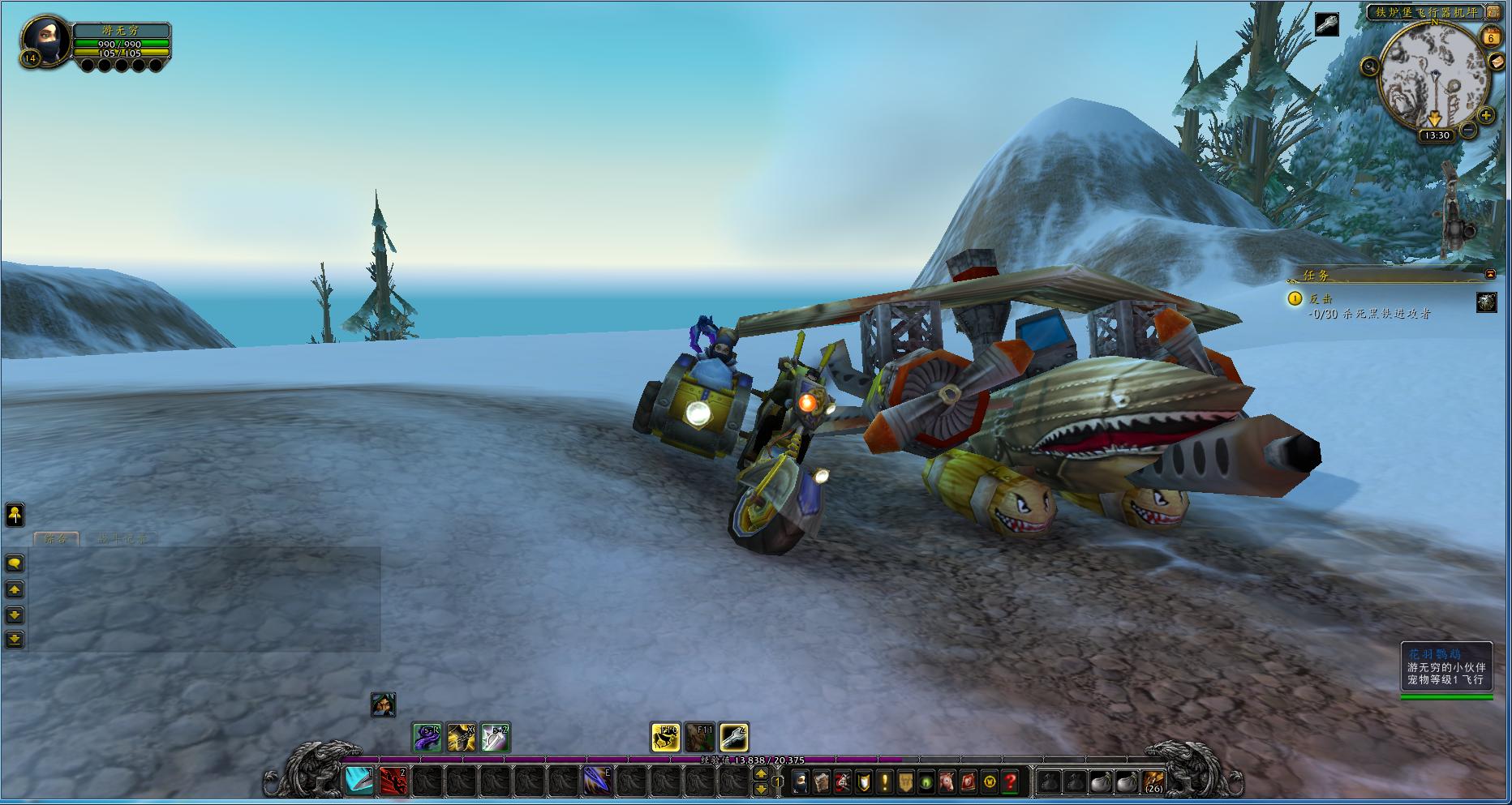This screenshot has width=1512, height=805.
Task: Open the minimap tracking magnifier button
Action: (x=1369, y=66)
